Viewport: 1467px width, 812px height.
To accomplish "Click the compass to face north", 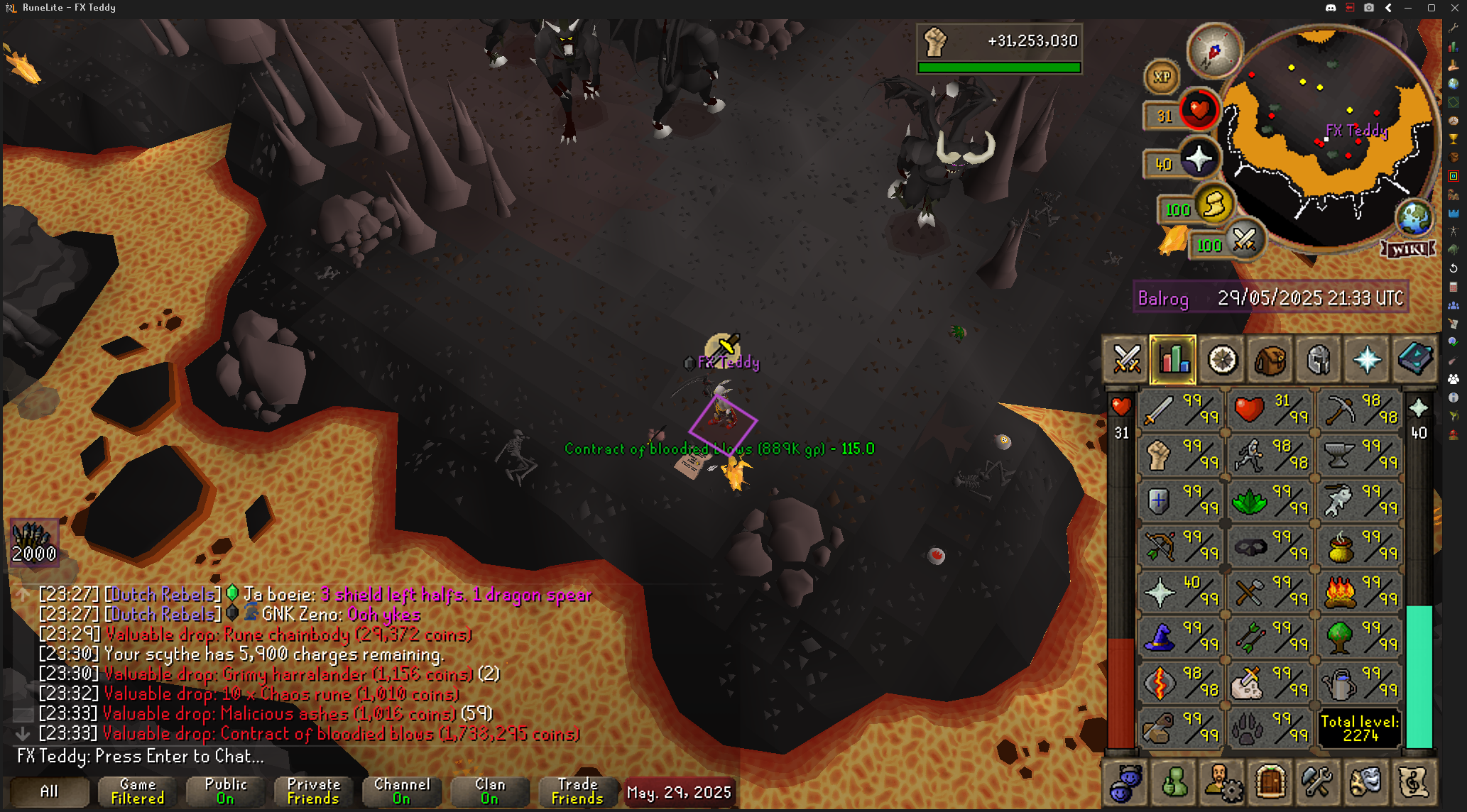I will [x=1214, y=51].
